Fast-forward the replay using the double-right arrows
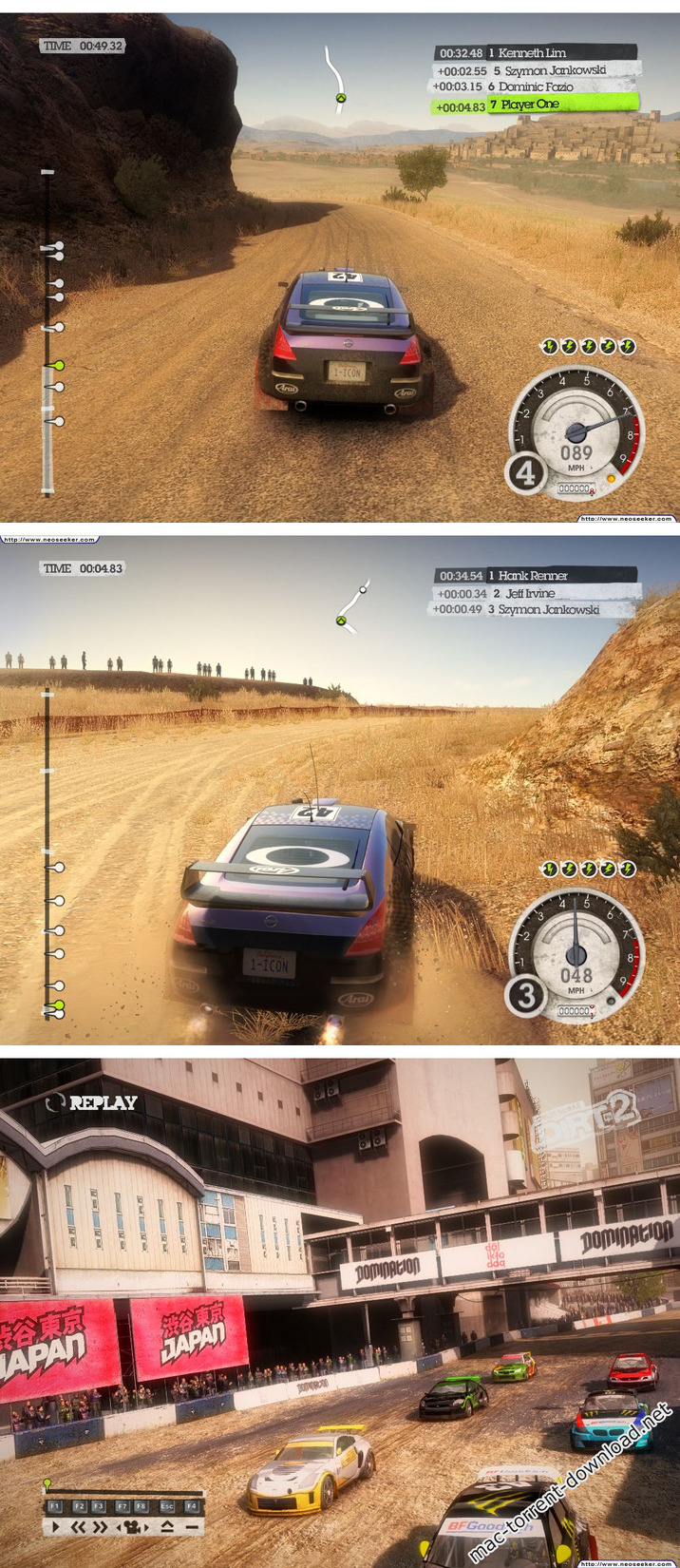 [102, 1526]
